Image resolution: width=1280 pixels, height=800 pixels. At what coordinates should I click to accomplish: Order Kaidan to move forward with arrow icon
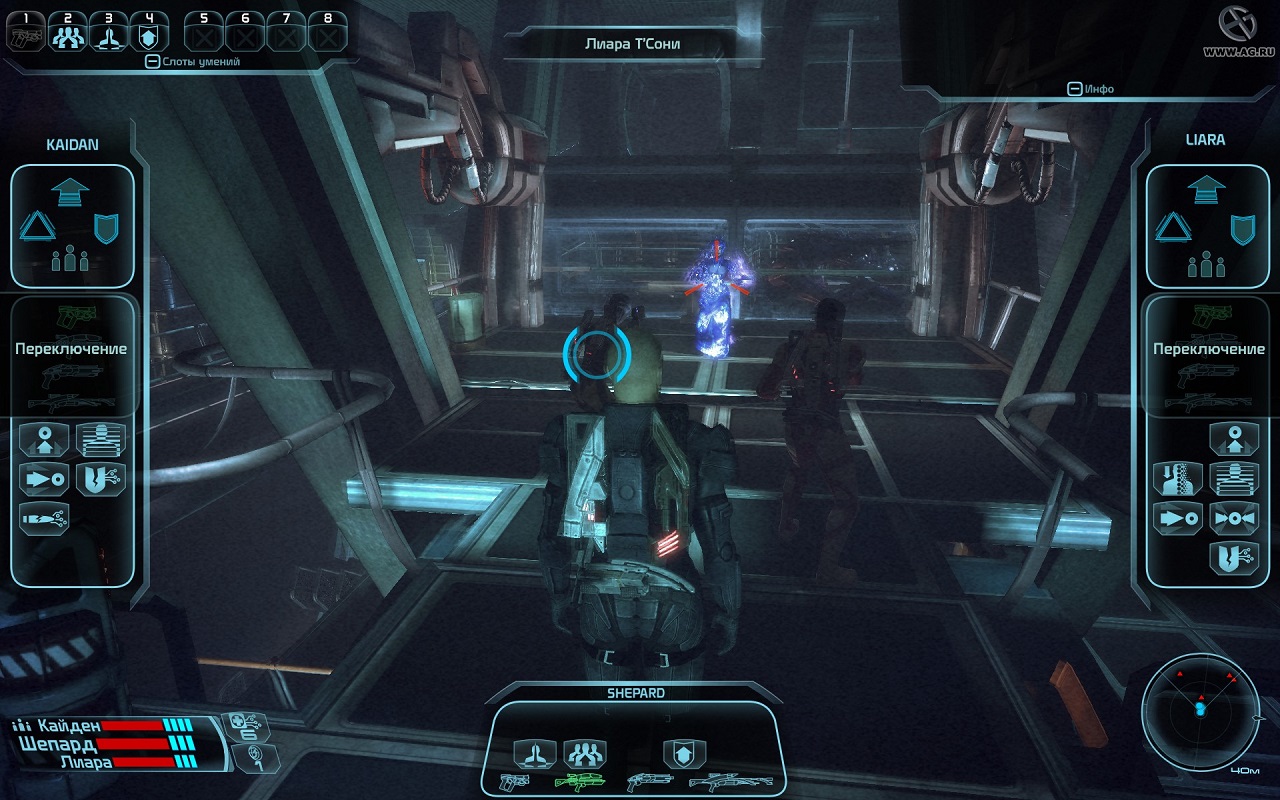coord(69,190)
